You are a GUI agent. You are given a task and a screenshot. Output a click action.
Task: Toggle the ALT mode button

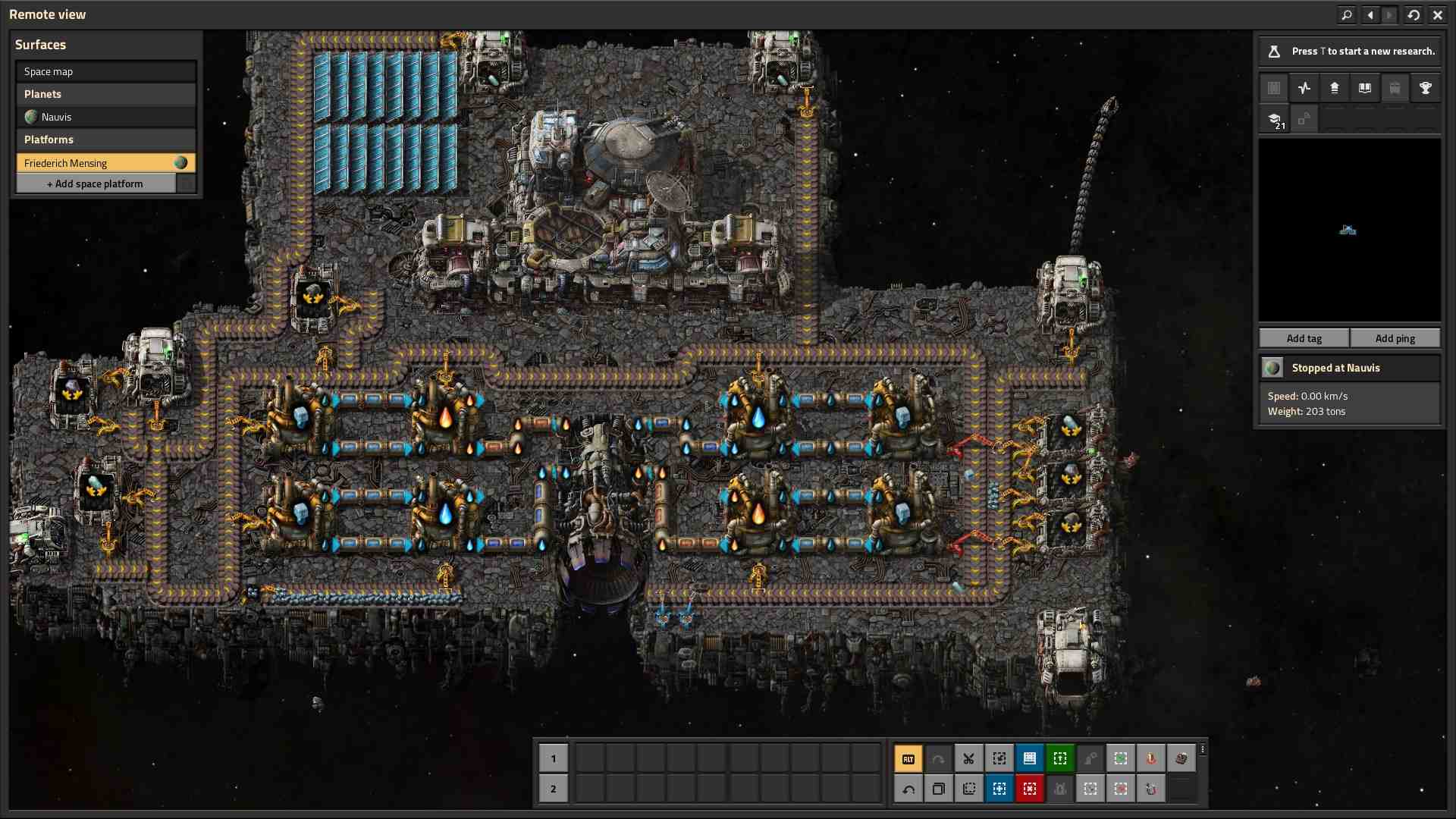tap(908, 758)
